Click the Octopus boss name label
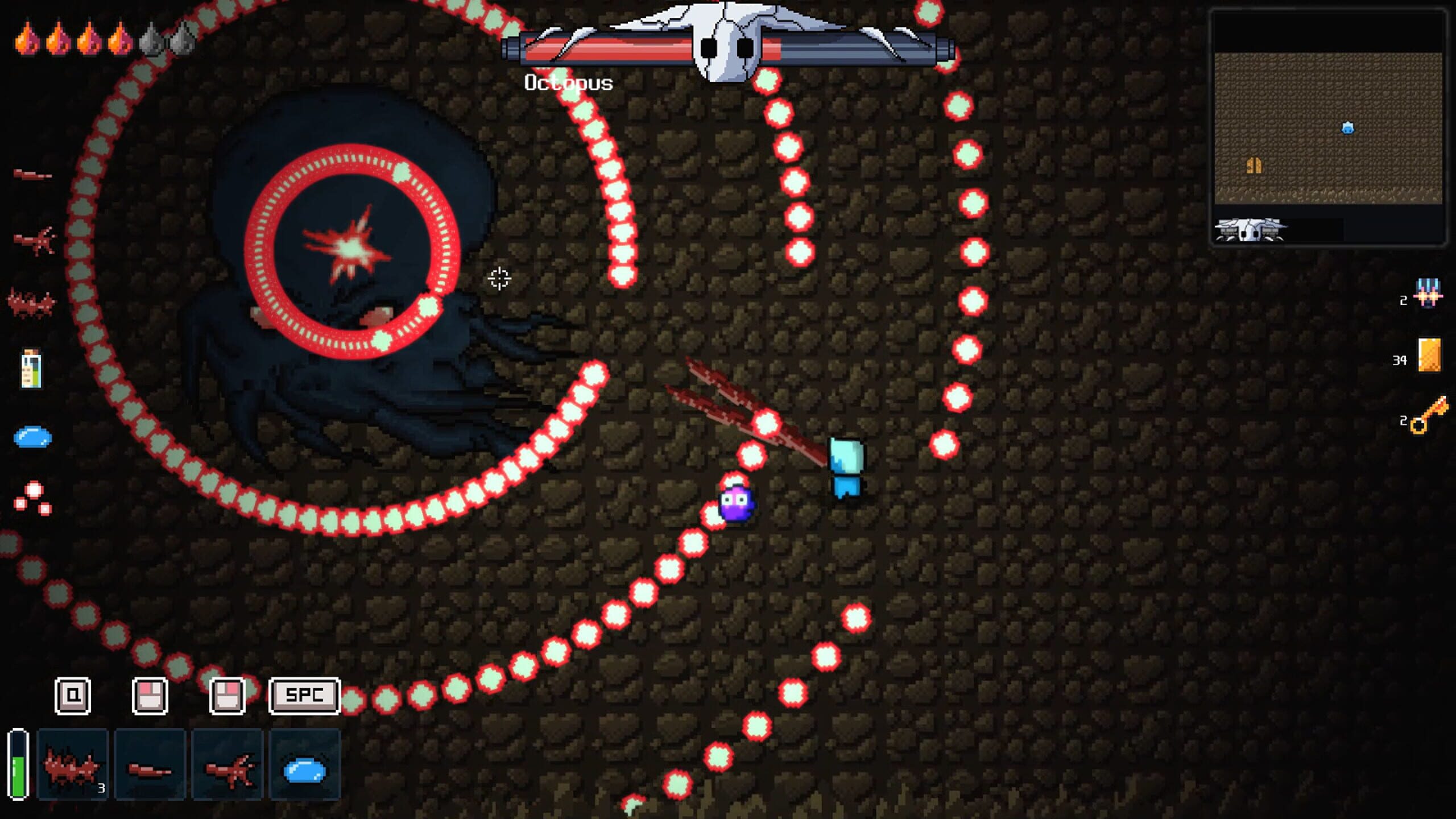 click(569, 83)
